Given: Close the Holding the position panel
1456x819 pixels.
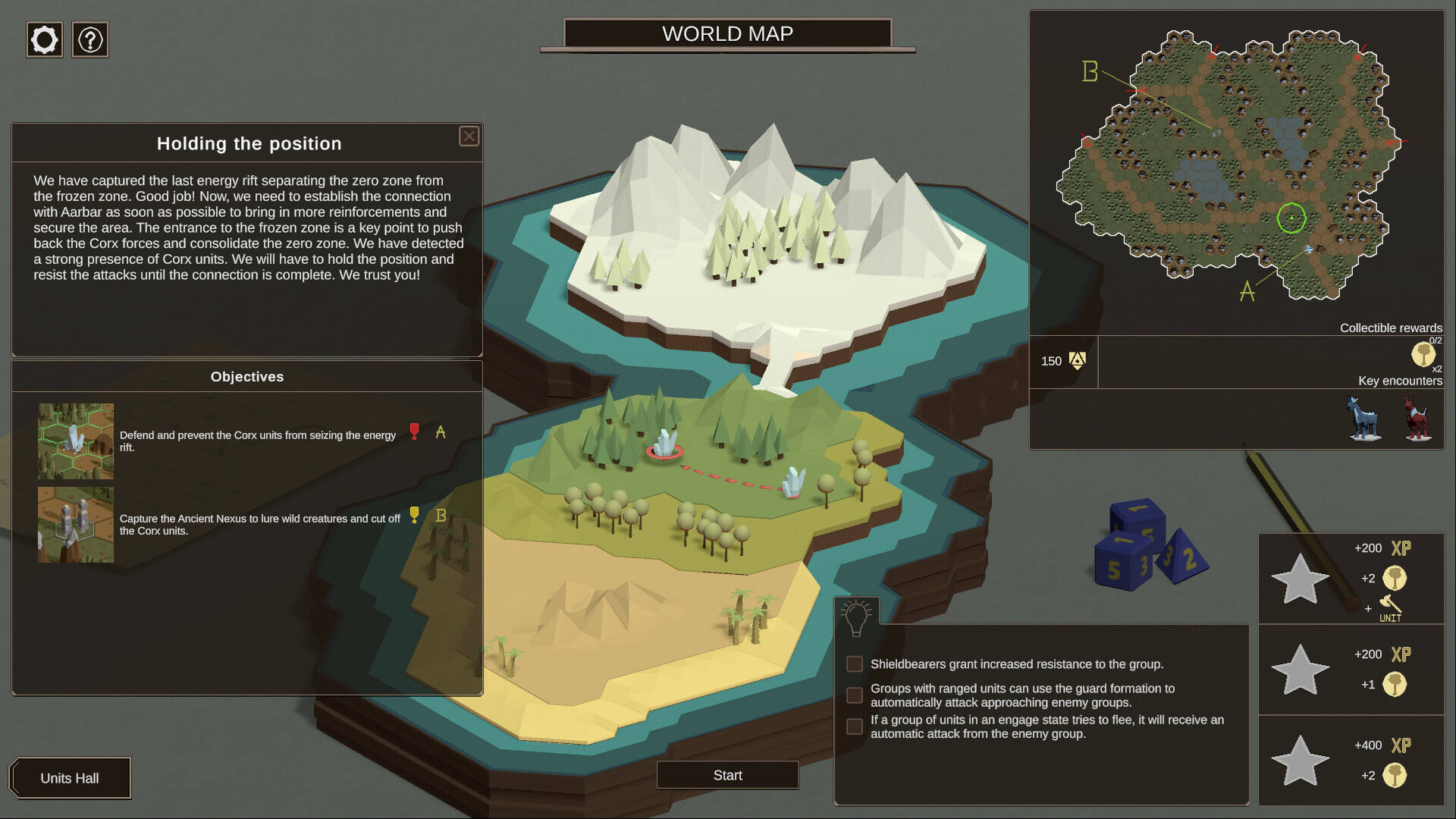Looking at the screenshot, I should 469,136.
